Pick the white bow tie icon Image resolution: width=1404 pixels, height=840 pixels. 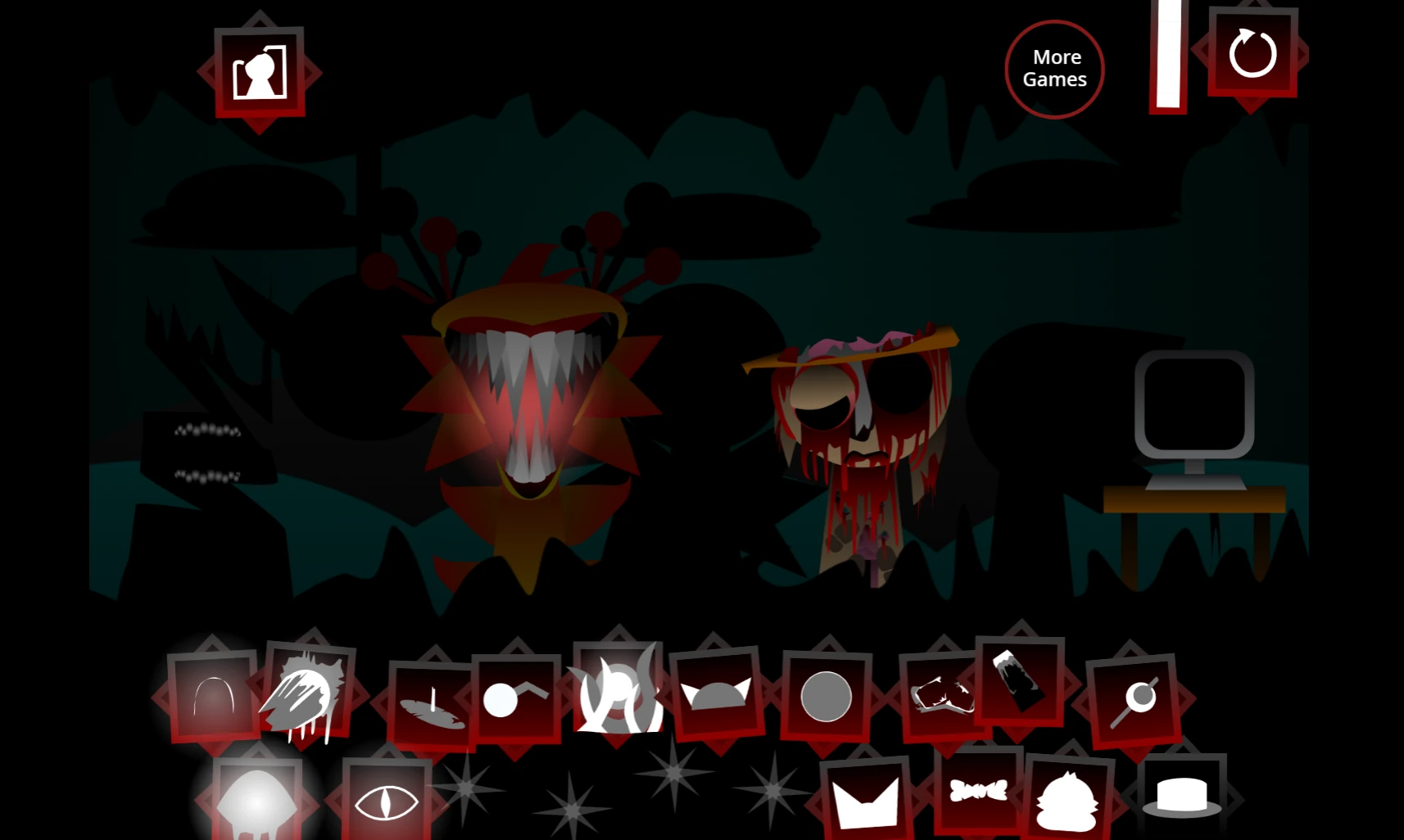point(978,791)
